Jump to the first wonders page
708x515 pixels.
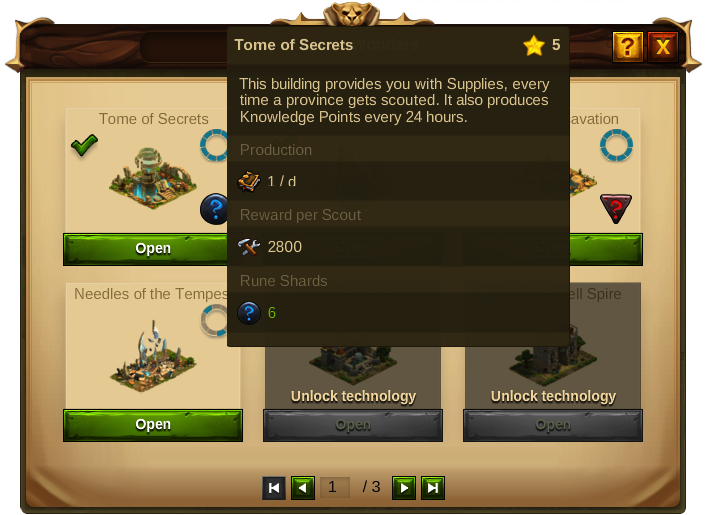pyautogui.click(x=273, y=488)
